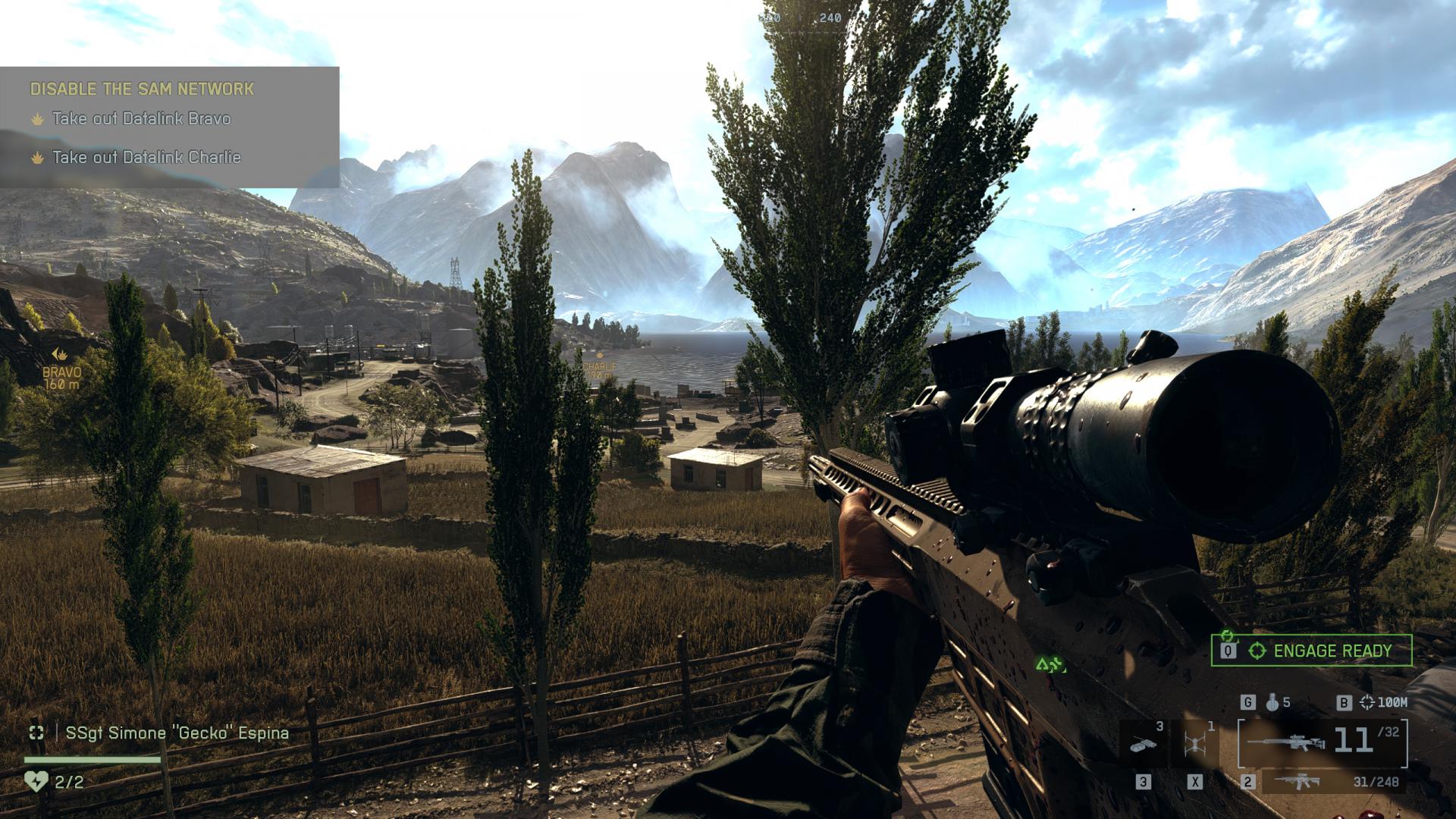Image resolution: width=1456 pixels, height=819 pixels.
Task: Select the sniper rifle primary weapon slot
Action: (x=1323, y=742)
